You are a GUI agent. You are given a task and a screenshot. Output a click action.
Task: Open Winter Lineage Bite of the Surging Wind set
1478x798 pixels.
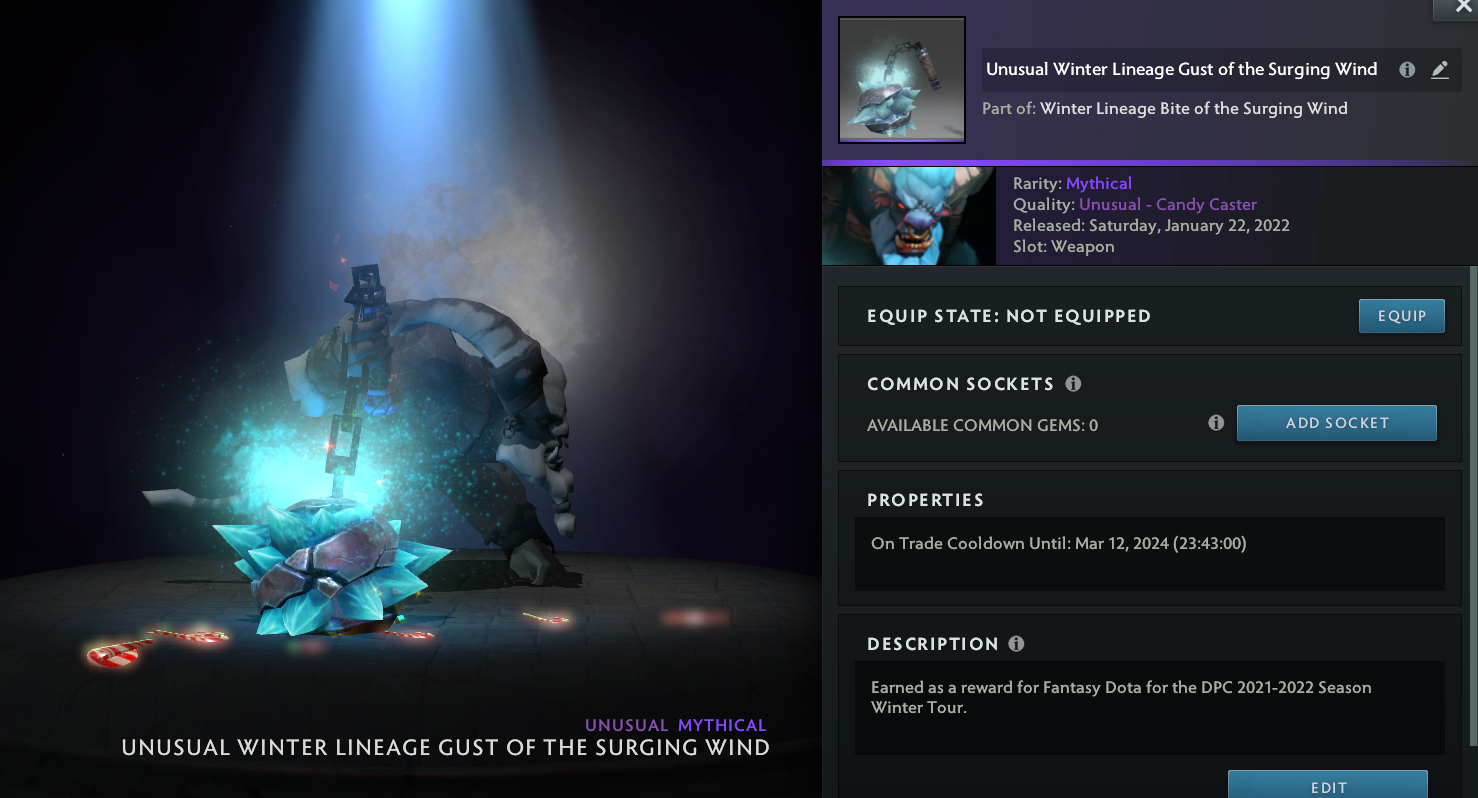pos(1193,108)
